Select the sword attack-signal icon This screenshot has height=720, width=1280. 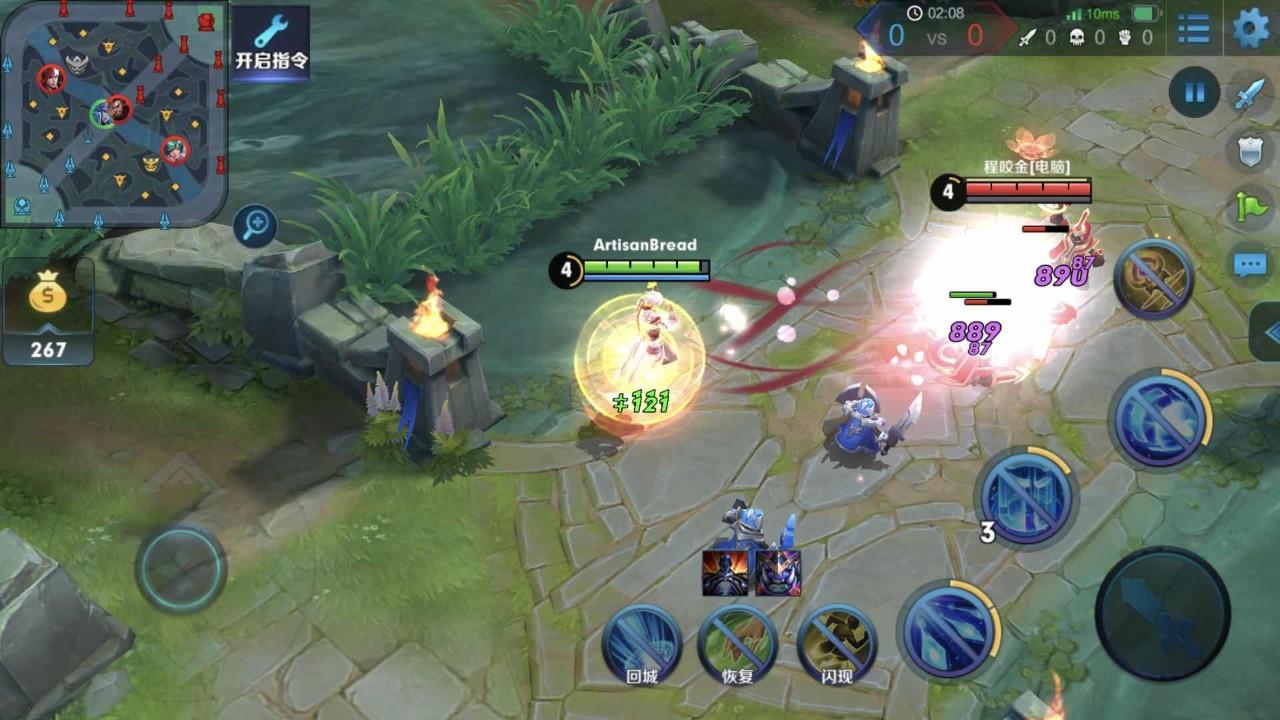click(x=1249, y=96)
